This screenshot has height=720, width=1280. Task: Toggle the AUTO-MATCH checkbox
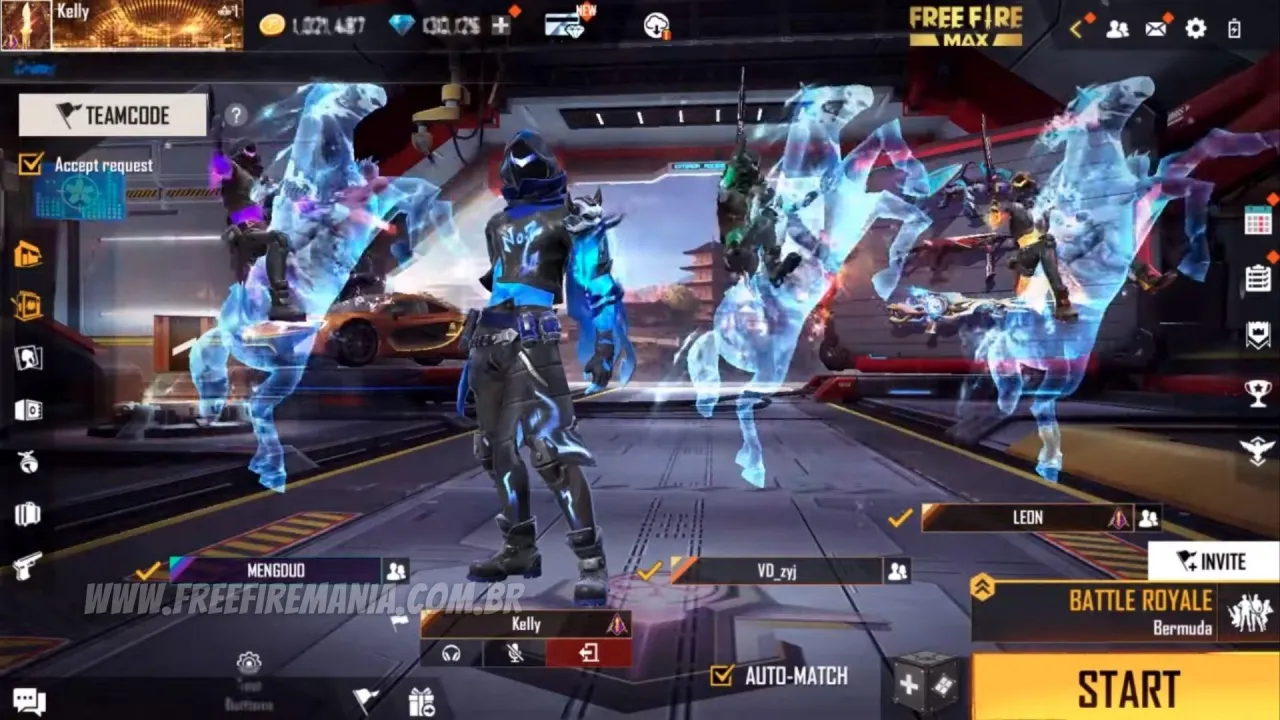(x=721, y=676)
